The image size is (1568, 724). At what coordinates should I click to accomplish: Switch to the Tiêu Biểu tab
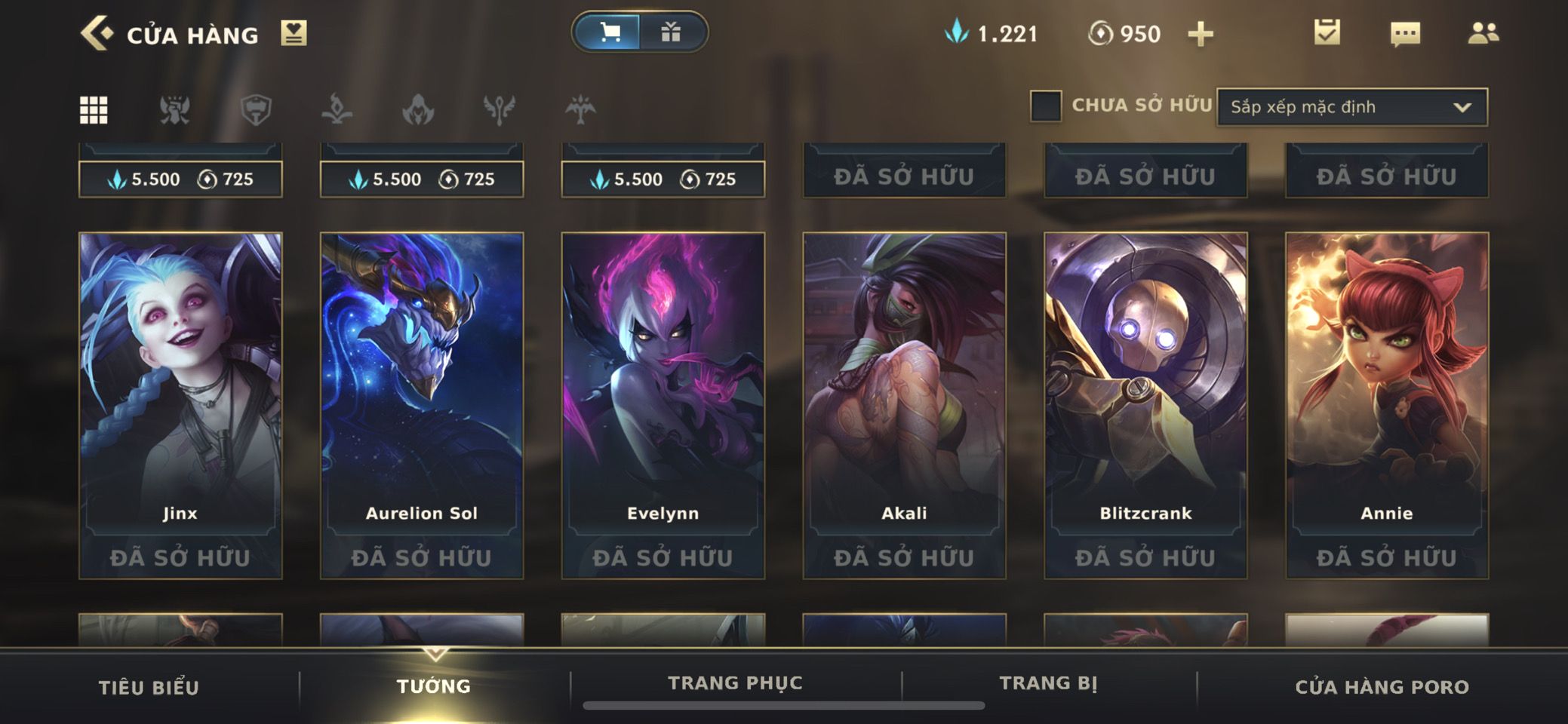(x=149, y=687)
